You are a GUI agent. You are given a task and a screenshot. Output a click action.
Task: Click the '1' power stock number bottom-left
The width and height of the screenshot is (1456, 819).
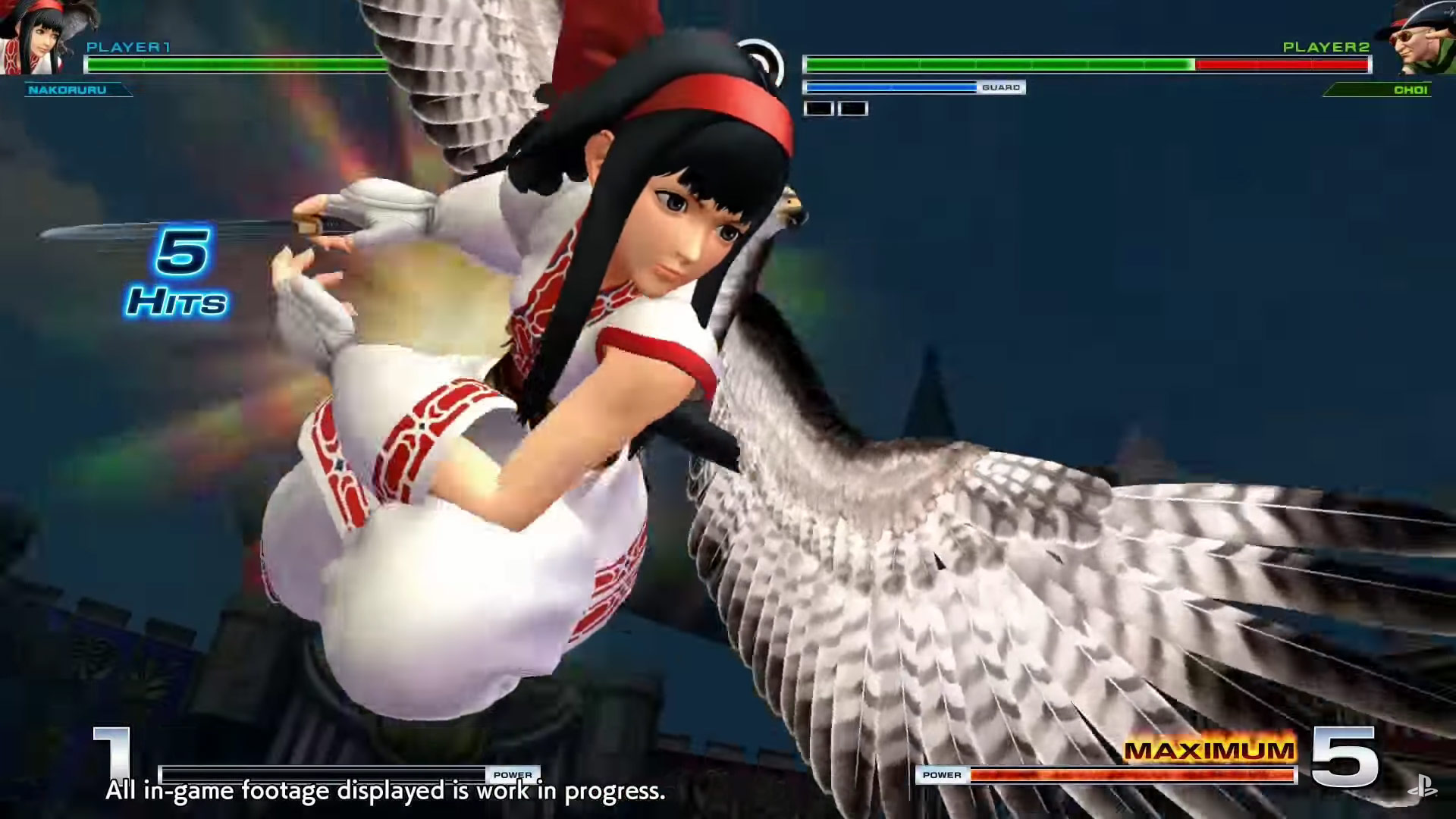point(111,755)
